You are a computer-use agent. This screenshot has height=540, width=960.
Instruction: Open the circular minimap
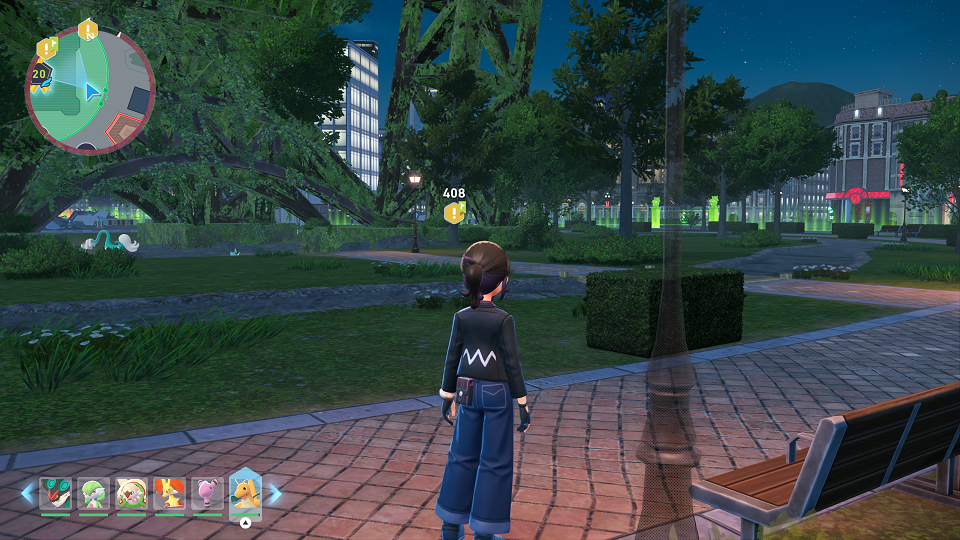pyautogui.click(x=90, y=90)
